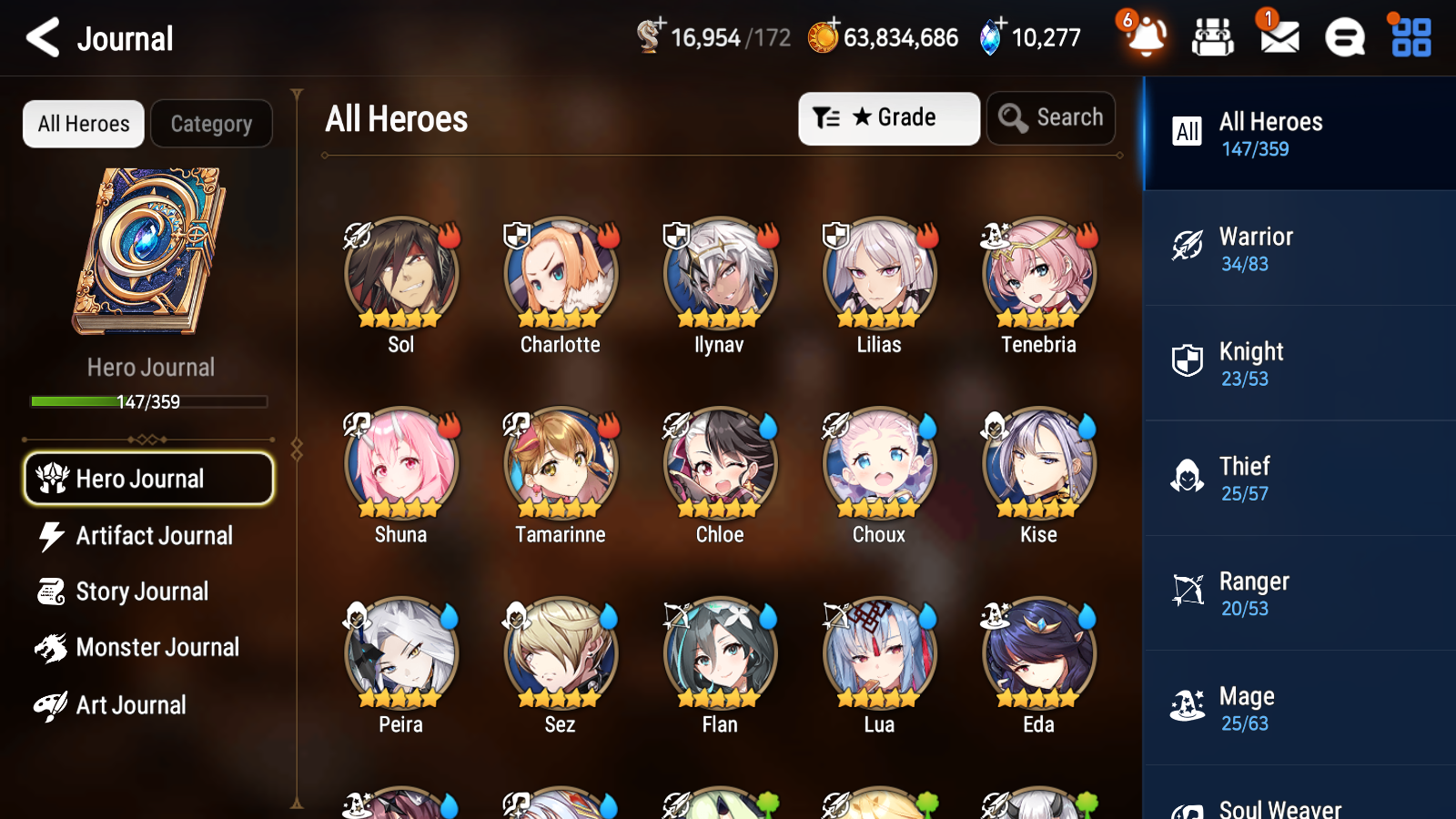Open the chat bubble icon

(1343, 37)
